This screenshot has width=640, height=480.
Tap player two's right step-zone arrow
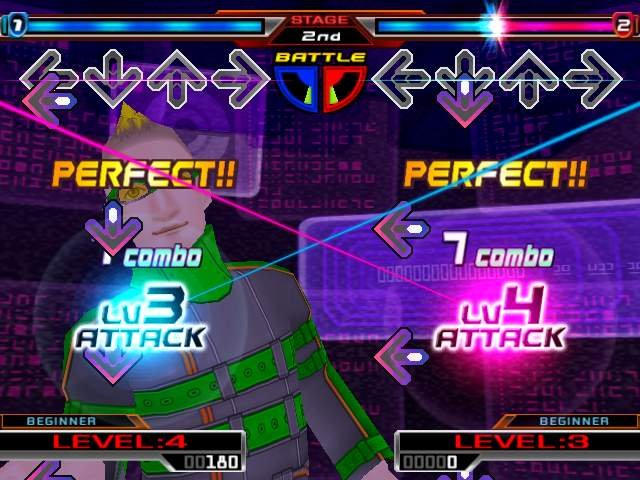pyautogui.click(x=592, y=77)
